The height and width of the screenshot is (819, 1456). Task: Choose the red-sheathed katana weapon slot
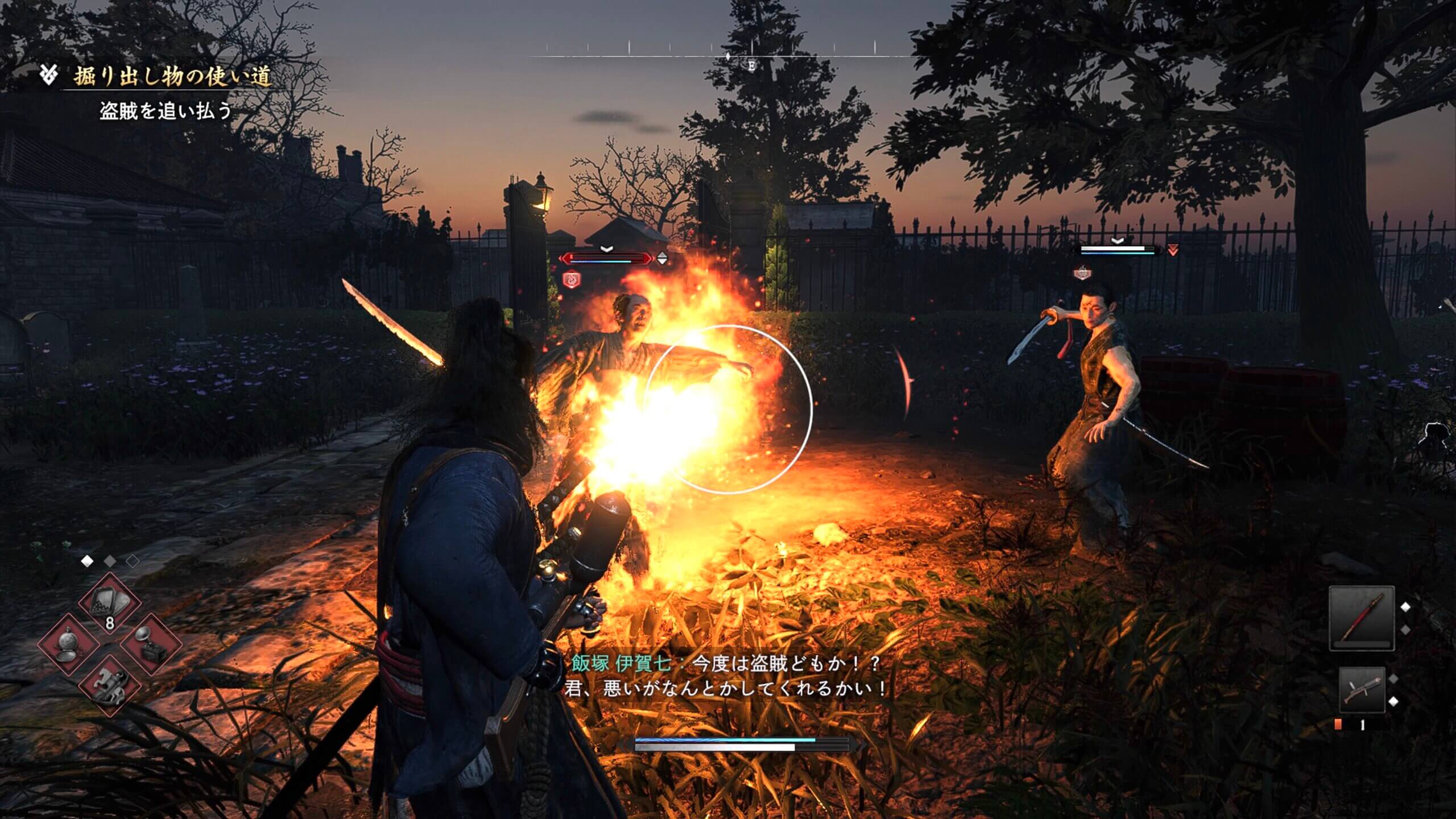click(x=1361, y=618)
